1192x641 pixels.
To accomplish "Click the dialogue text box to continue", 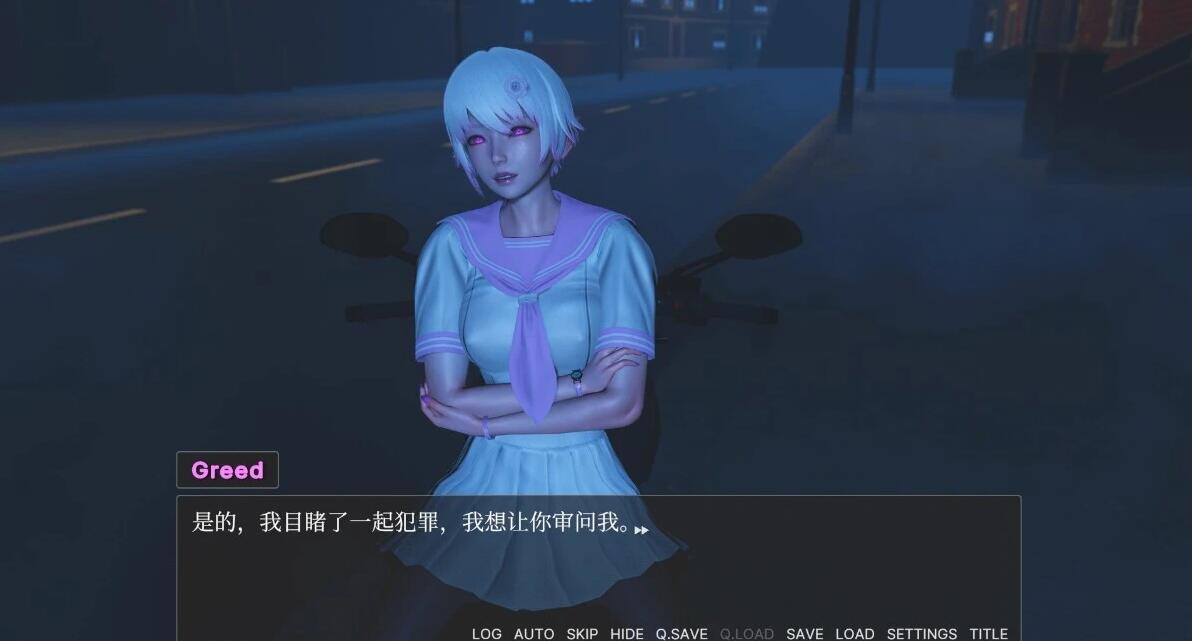I will [x=598, y=560].
